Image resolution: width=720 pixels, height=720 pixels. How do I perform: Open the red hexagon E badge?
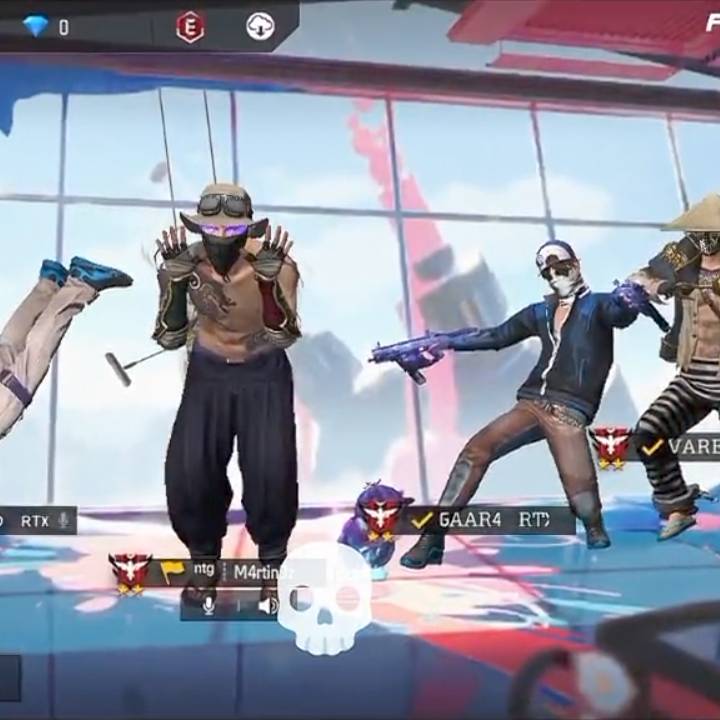pos(190,27)
